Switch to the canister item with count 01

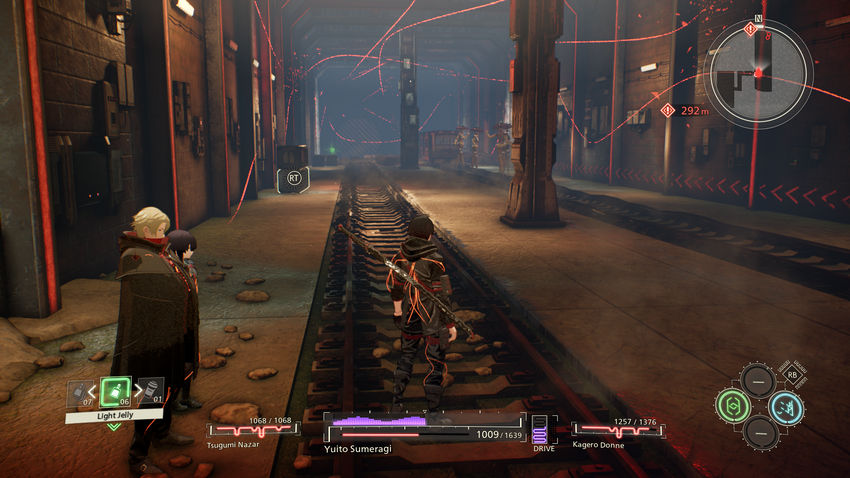pos(149,391)
